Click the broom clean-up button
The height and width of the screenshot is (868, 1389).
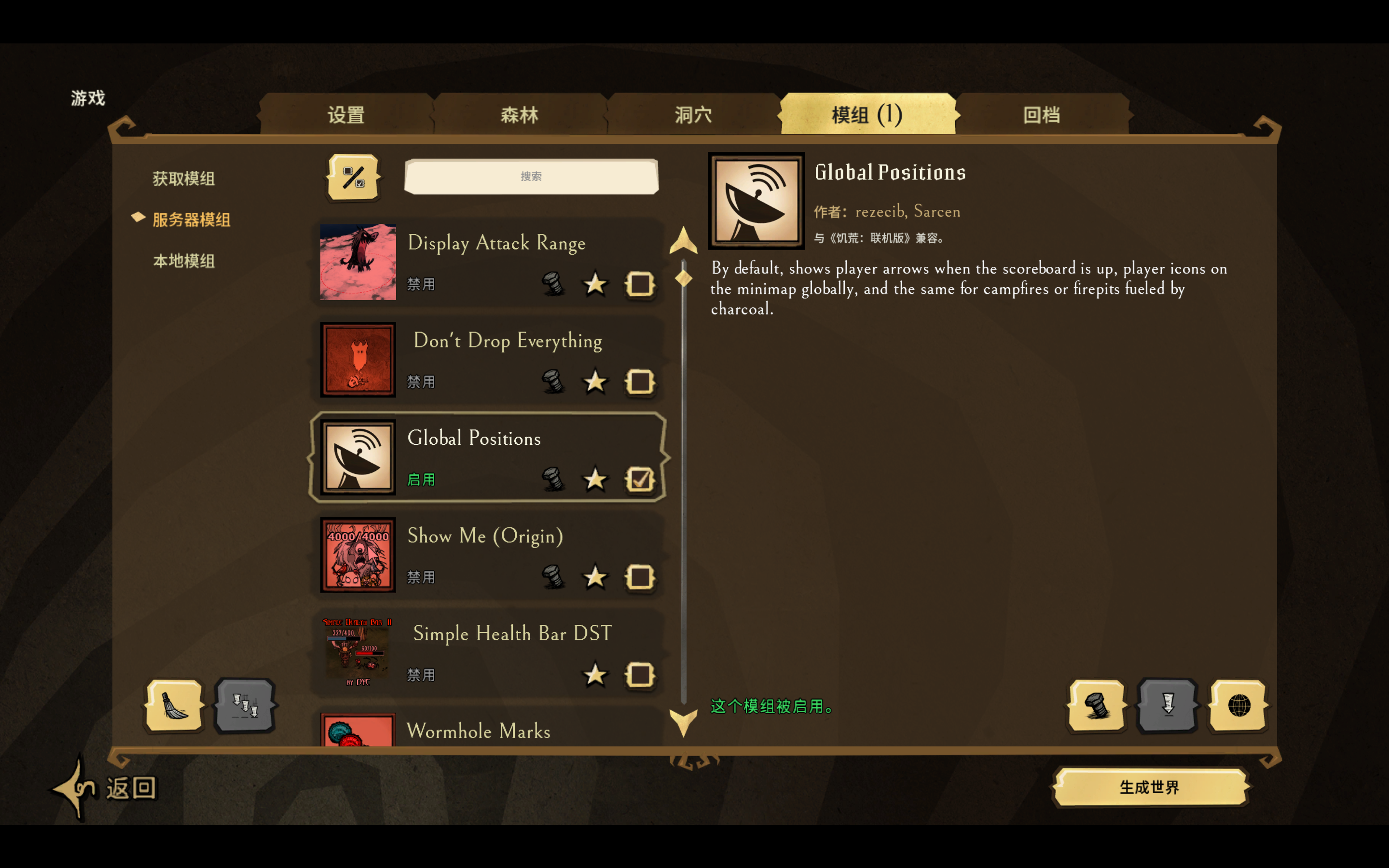click(x=175, y=705)
